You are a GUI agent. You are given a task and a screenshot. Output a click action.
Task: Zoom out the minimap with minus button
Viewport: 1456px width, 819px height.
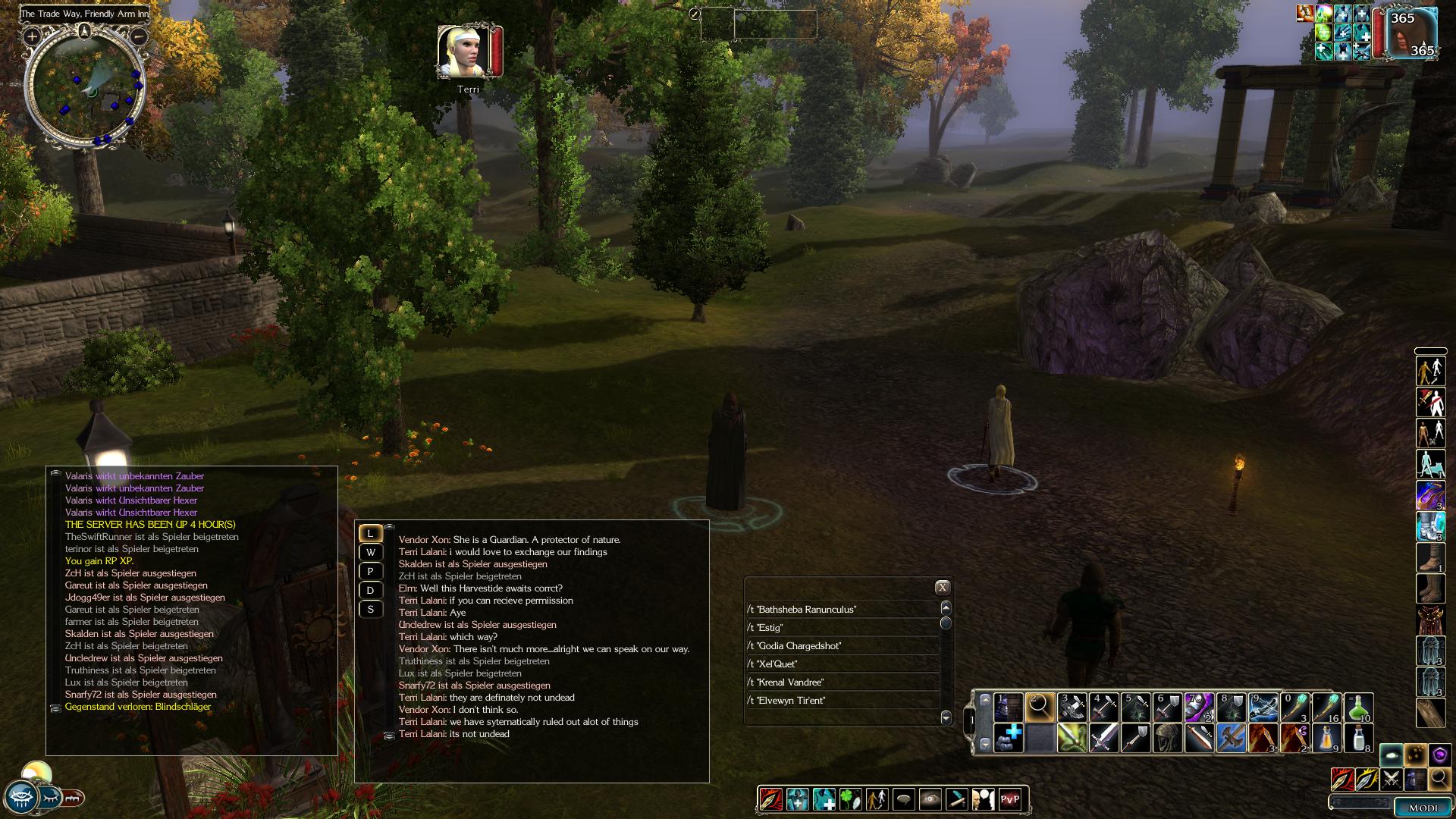[x=138, y=36]
